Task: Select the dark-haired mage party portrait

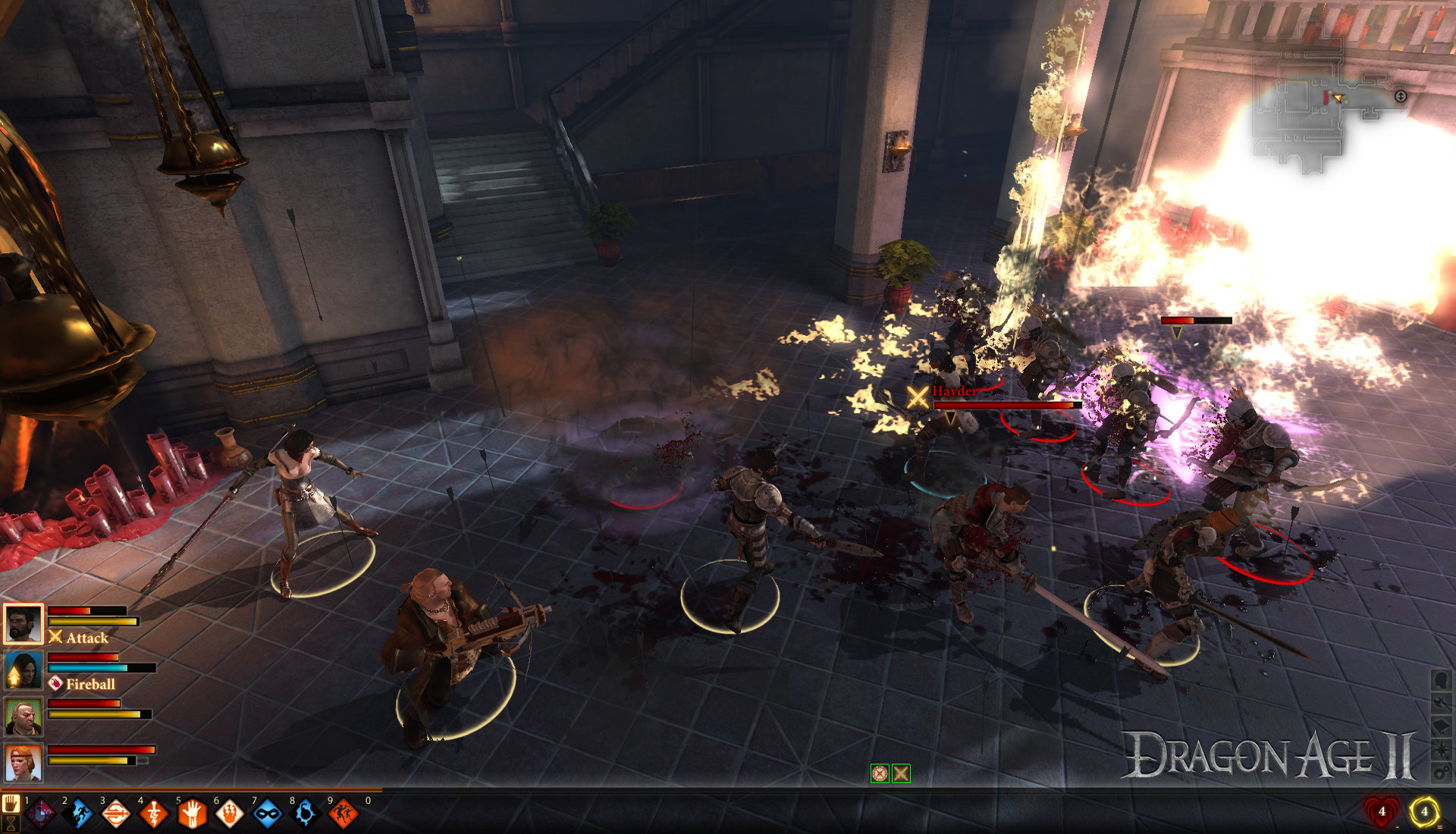Action: 23,670
